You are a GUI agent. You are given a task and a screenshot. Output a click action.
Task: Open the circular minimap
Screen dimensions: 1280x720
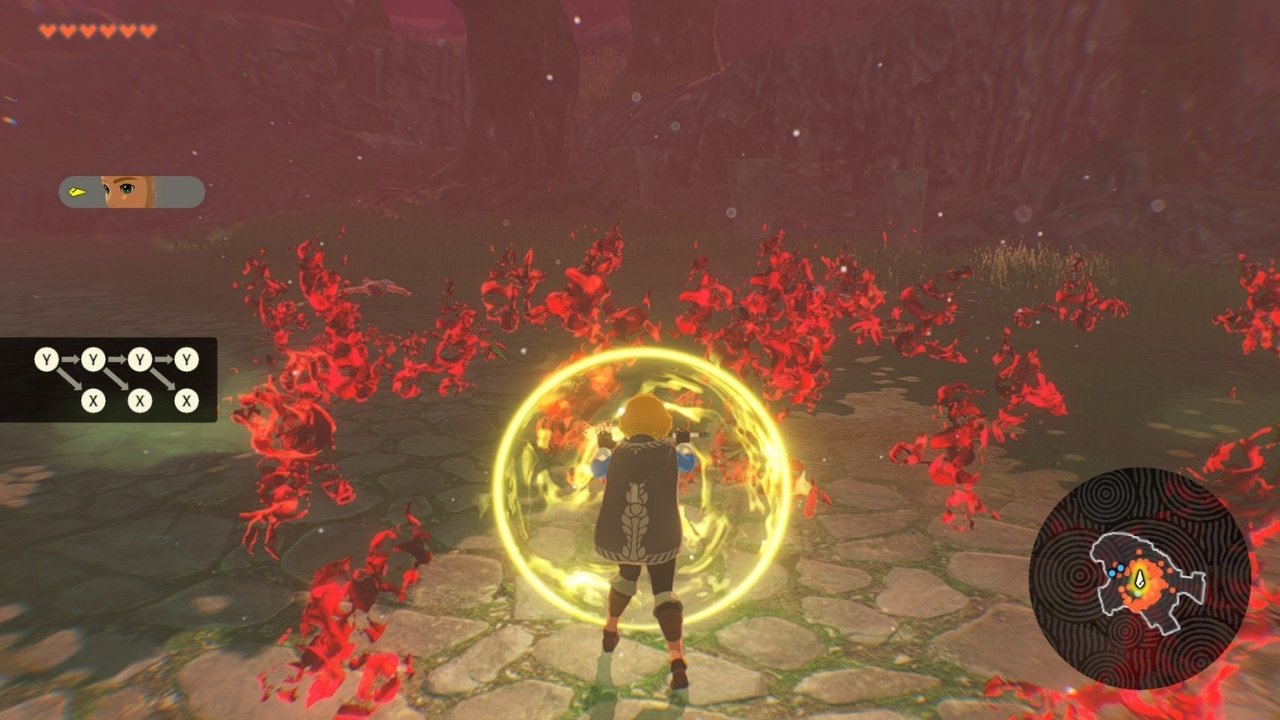tap(1139, 578)
